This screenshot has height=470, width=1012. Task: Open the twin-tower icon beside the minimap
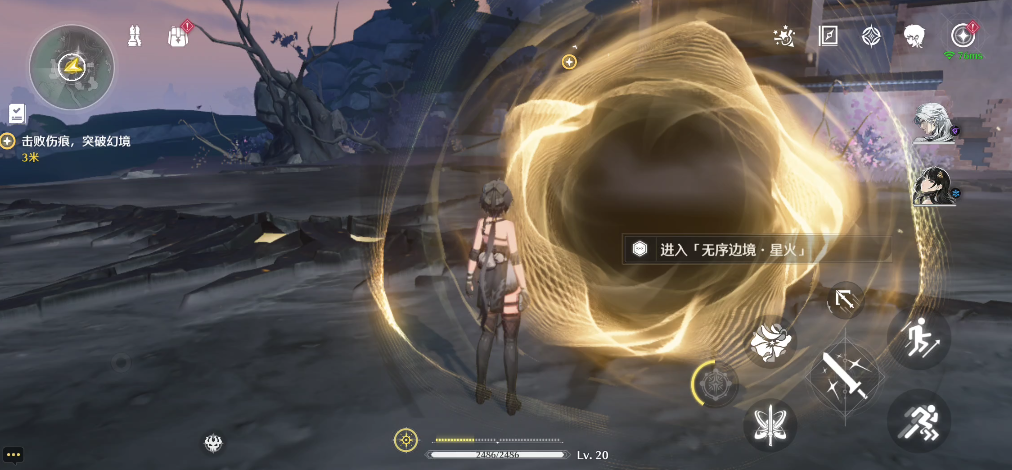click(x=136, y=36)
